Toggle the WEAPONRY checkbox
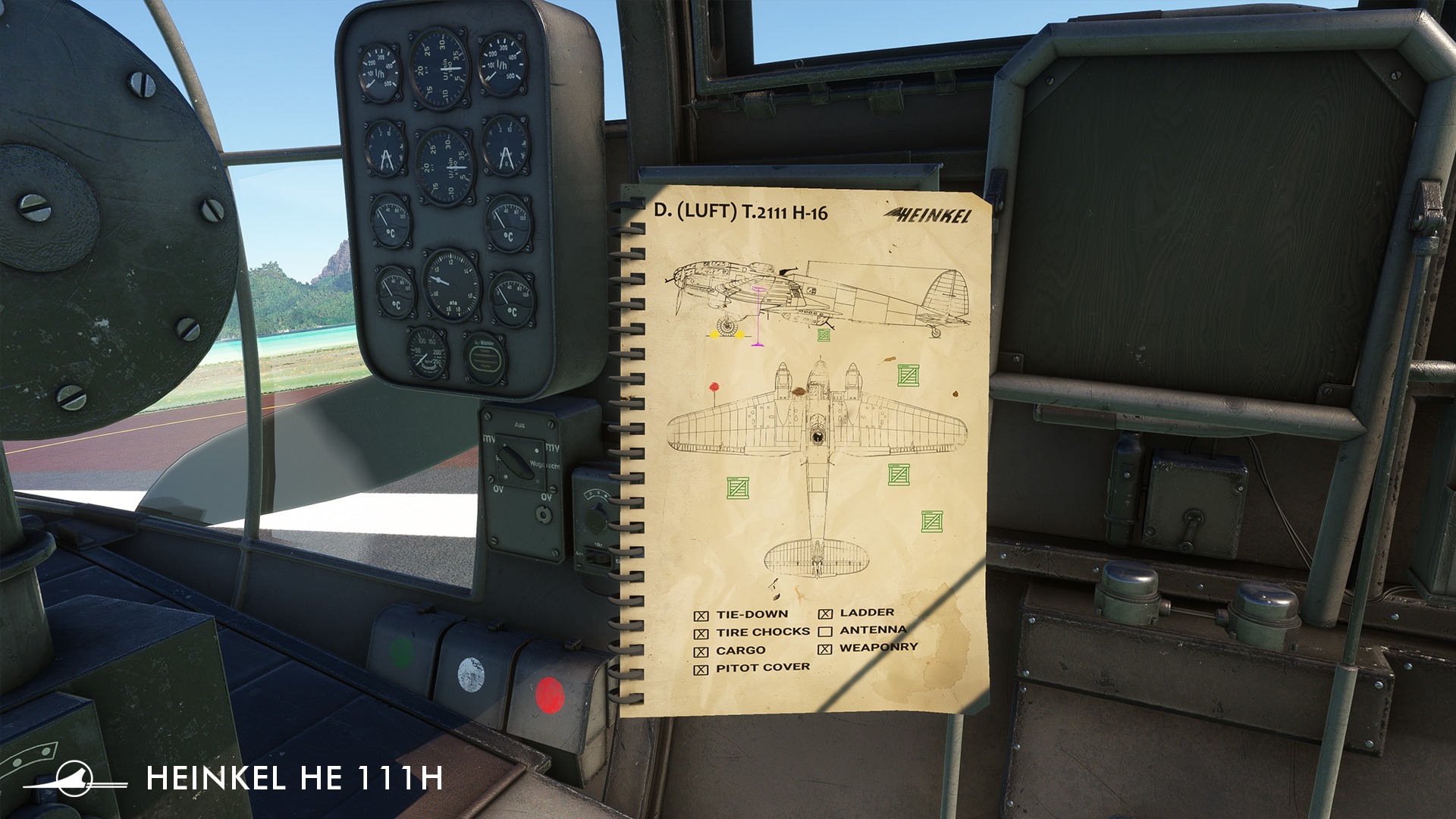1456x819 pixels. click(x=825, y=649)
